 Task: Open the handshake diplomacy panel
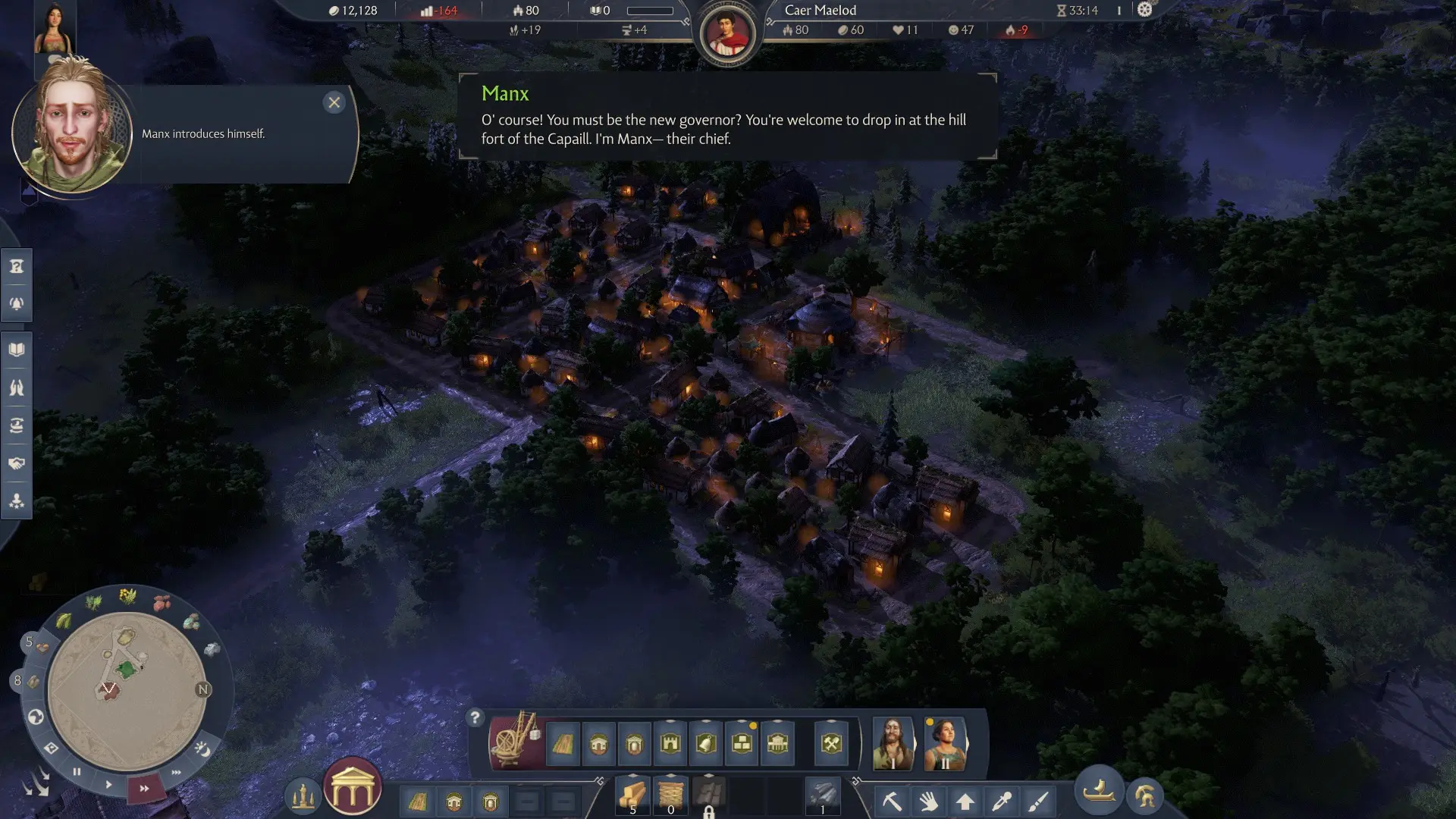coord(17,463)
